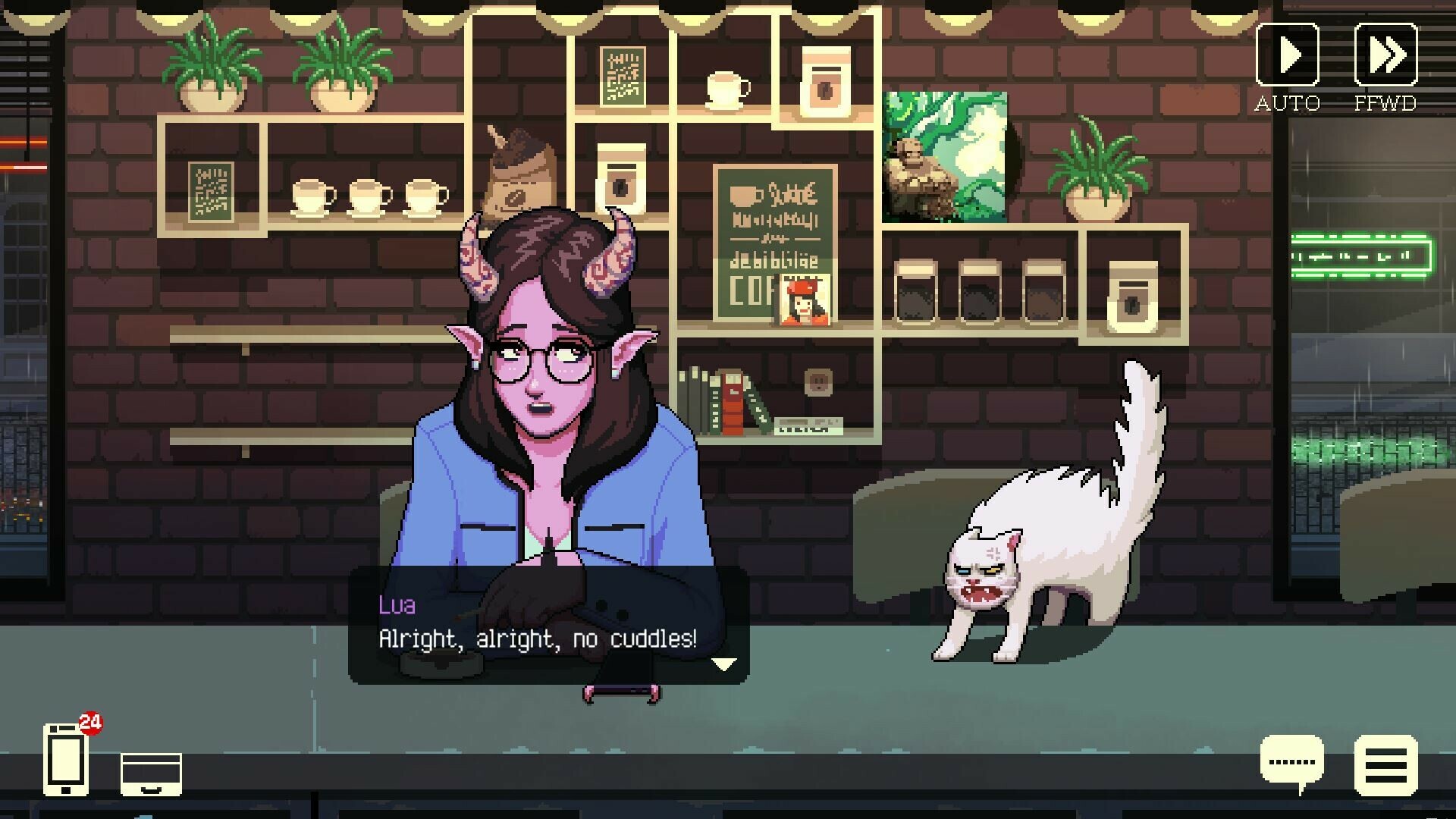Open the hamburger menu
The image size is (1456, 819).
(x=1385, y=766)
